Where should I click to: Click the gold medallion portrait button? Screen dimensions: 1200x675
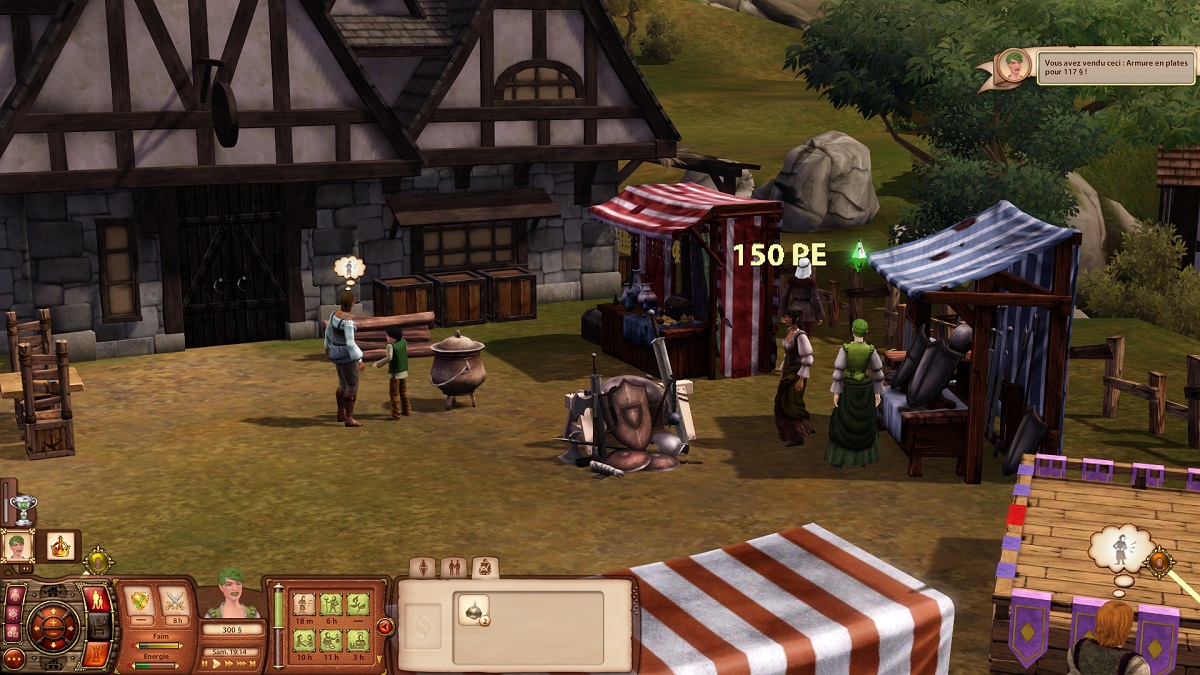[98, 561]
